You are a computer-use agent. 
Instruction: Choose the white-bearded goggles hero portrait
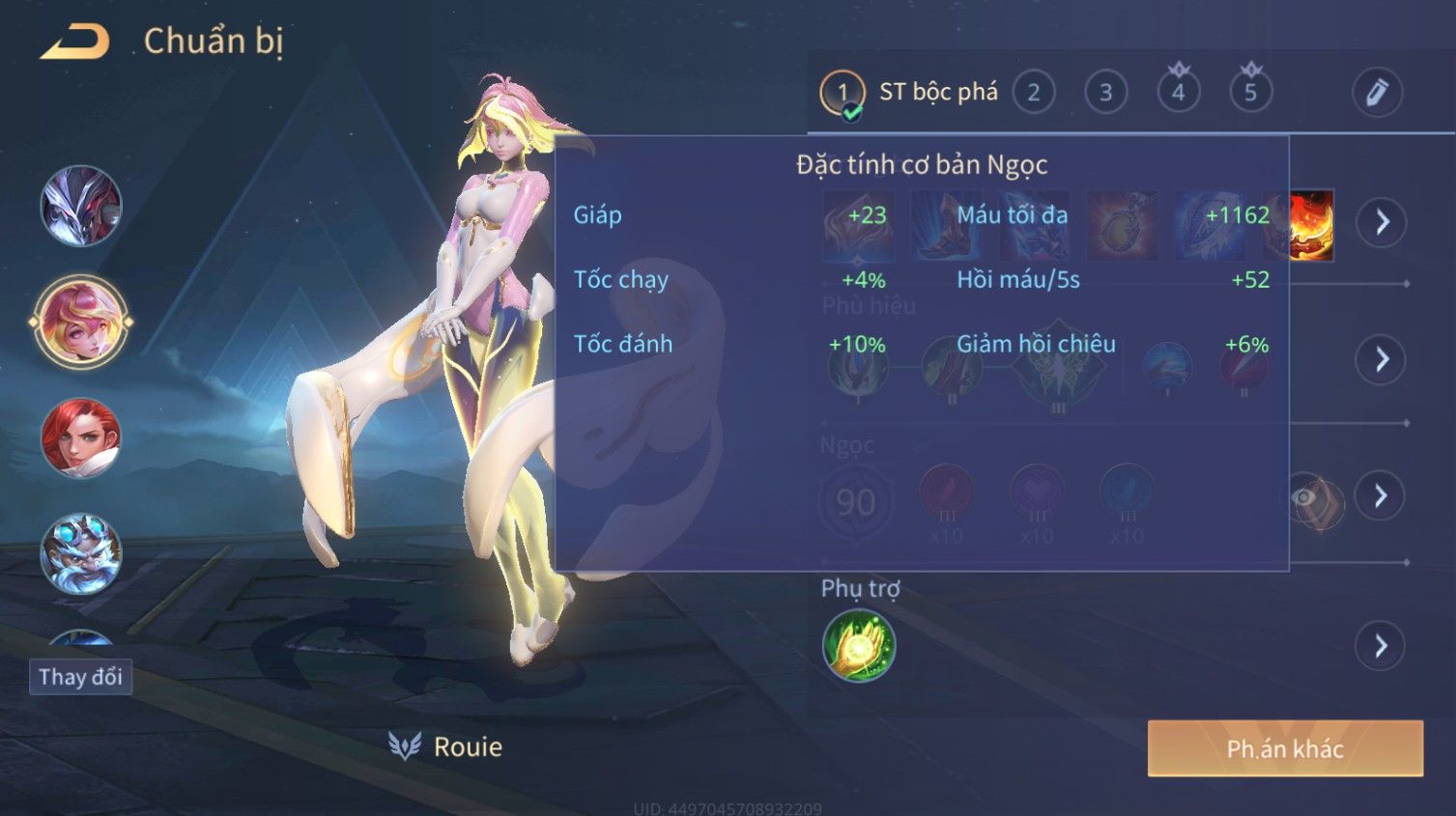[x=81, y=553]
